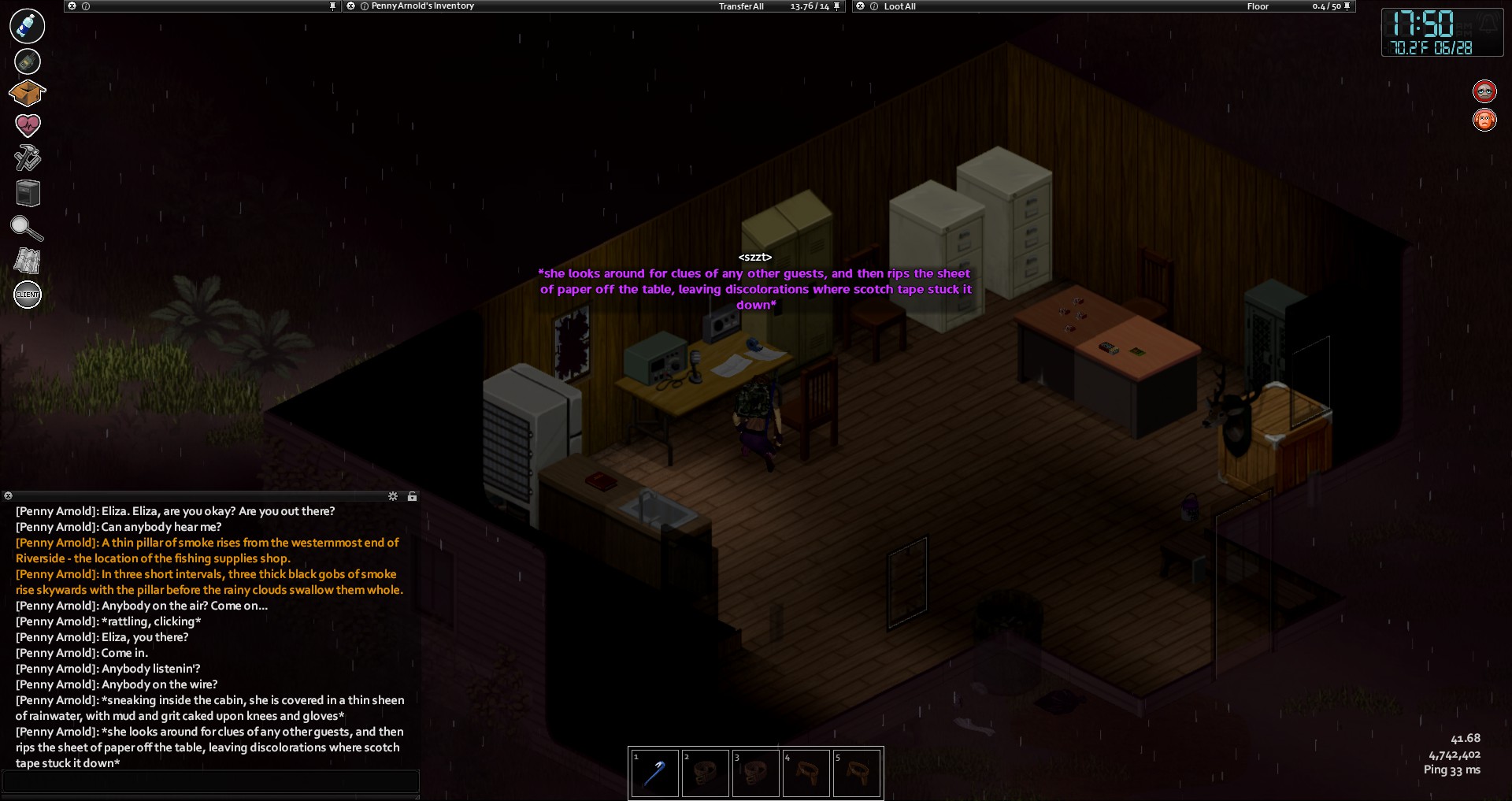Viewport: 1512px width, 801px height.
Task: Open chat settings gear icon
Action: tap(393, 496)
